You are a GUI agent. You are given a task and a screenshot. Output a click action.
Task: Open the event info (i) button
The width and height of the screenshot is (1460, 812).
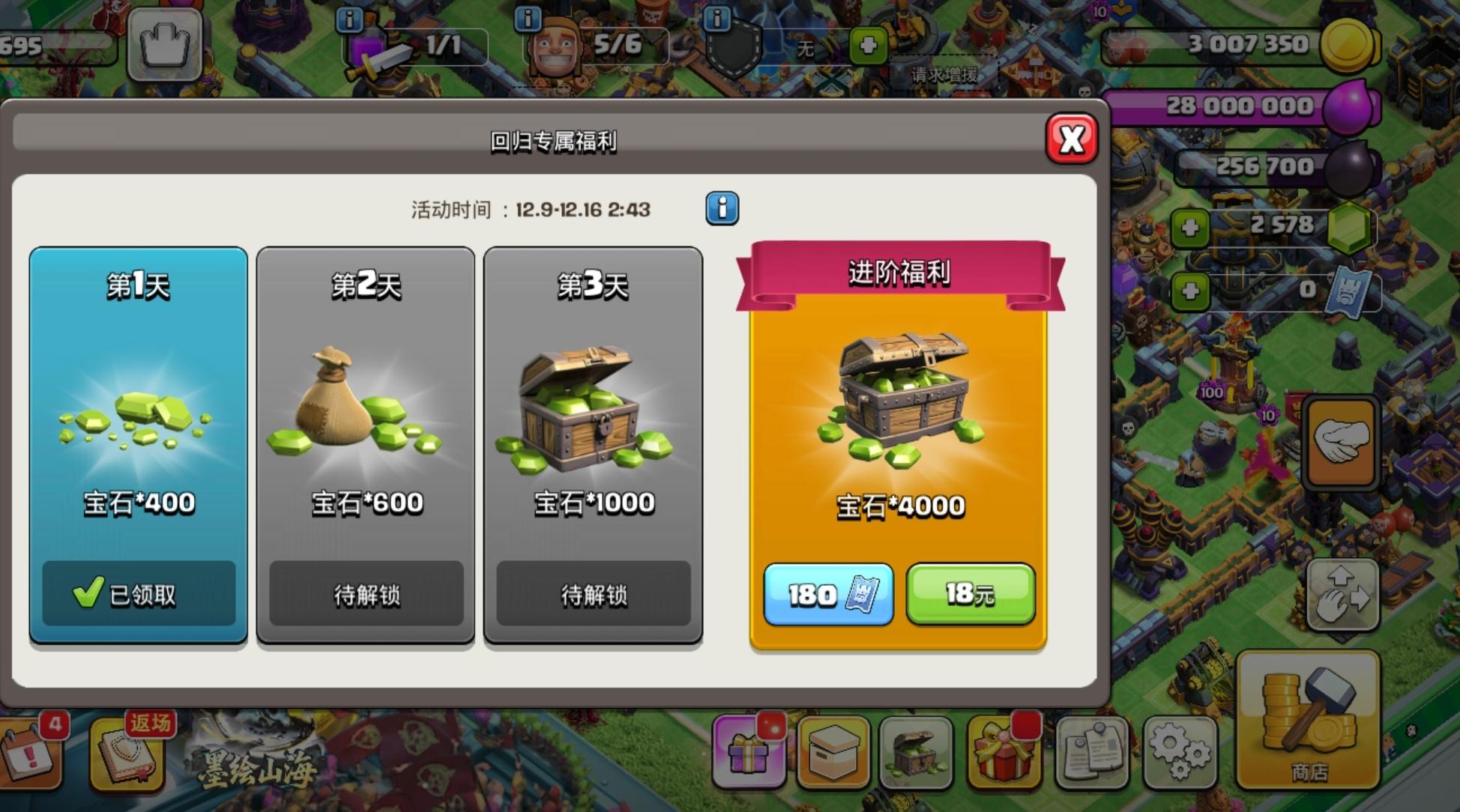click(x=721, y=208)
